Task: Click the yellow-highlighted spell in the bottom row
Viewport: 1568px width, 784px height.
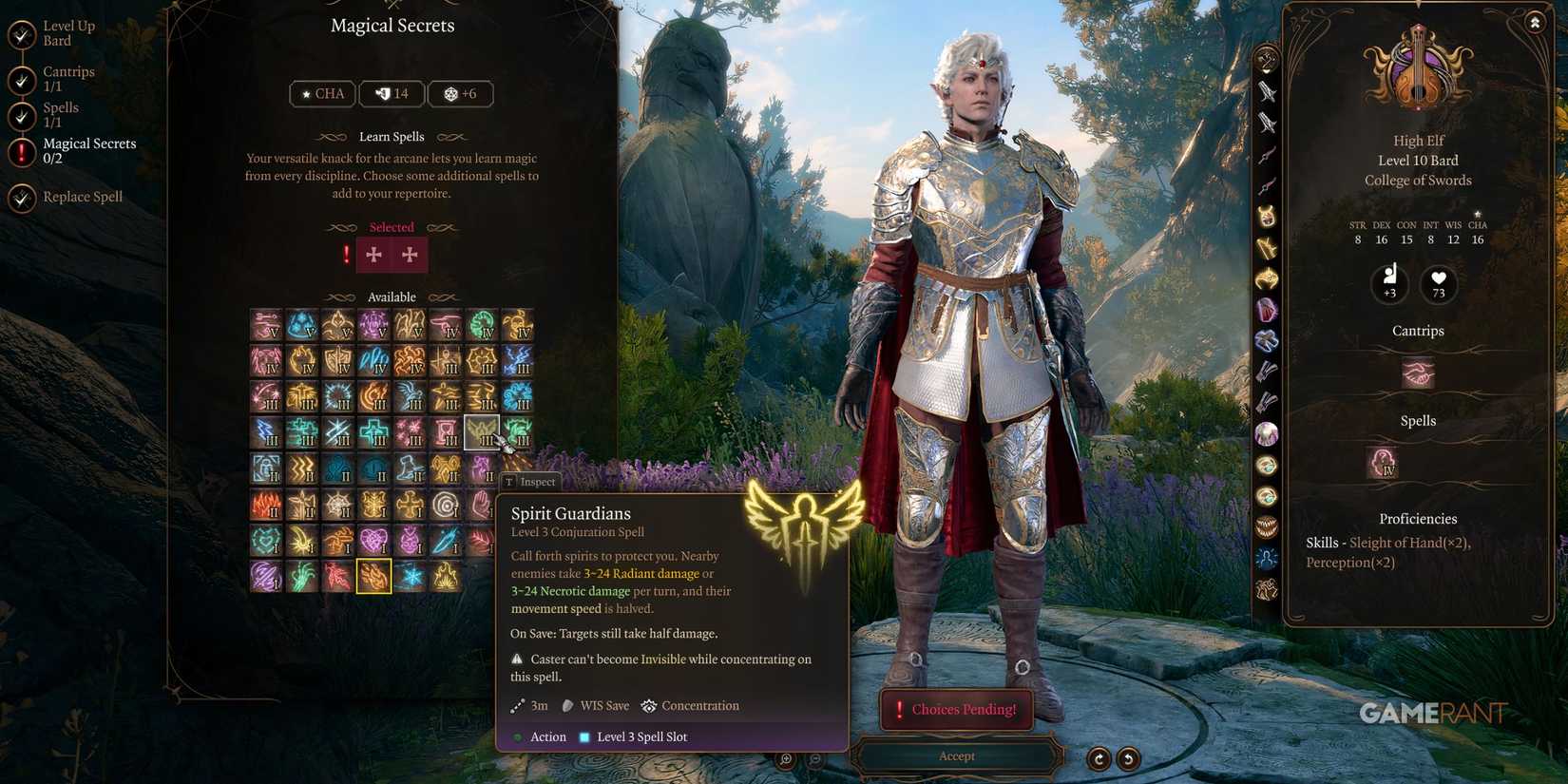Action: click(x=373, y=576)
